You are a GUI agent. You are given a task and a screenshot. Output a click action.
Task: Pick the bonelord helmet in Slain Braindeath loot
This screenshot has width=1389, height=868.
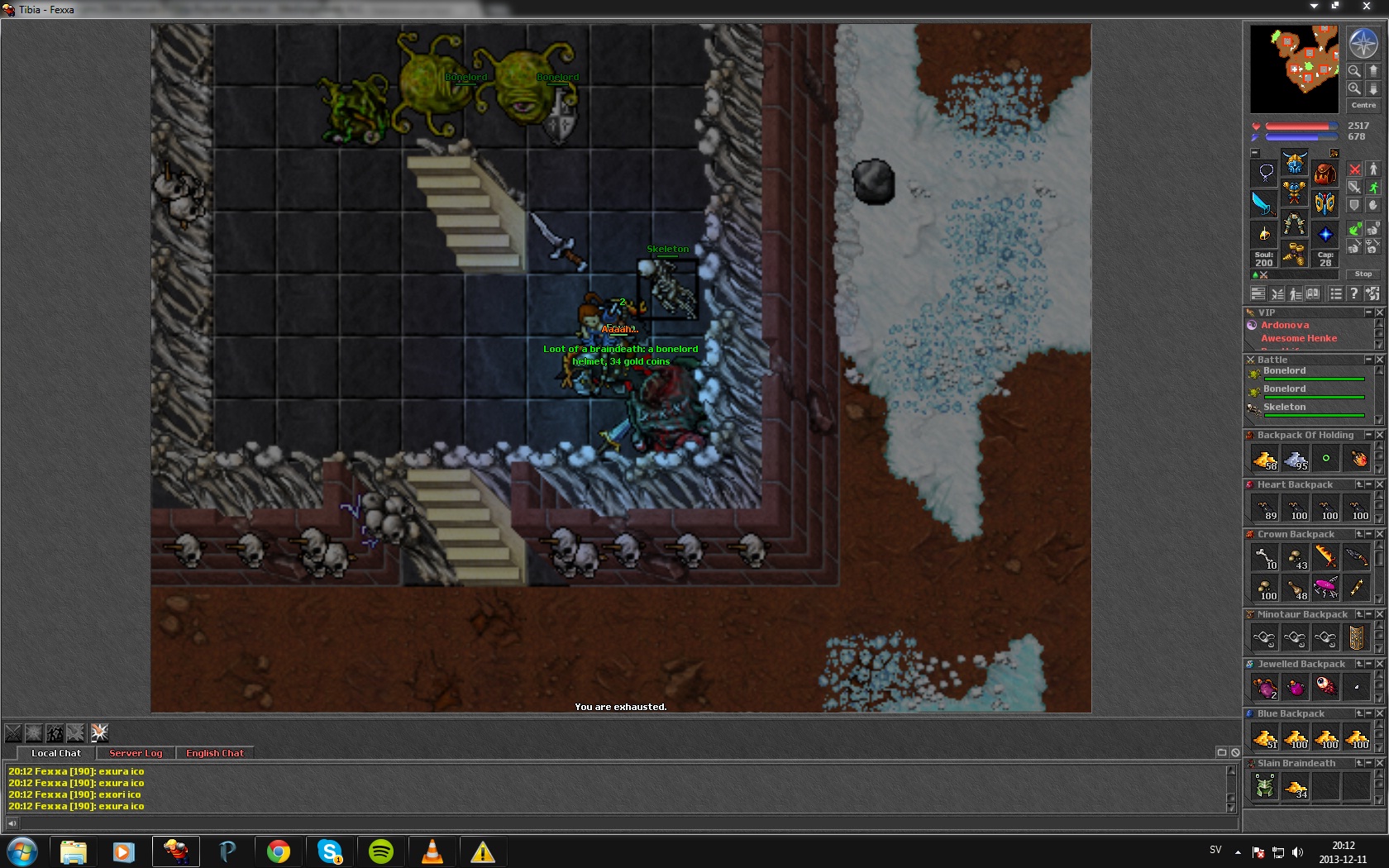tap(1264, 786)
